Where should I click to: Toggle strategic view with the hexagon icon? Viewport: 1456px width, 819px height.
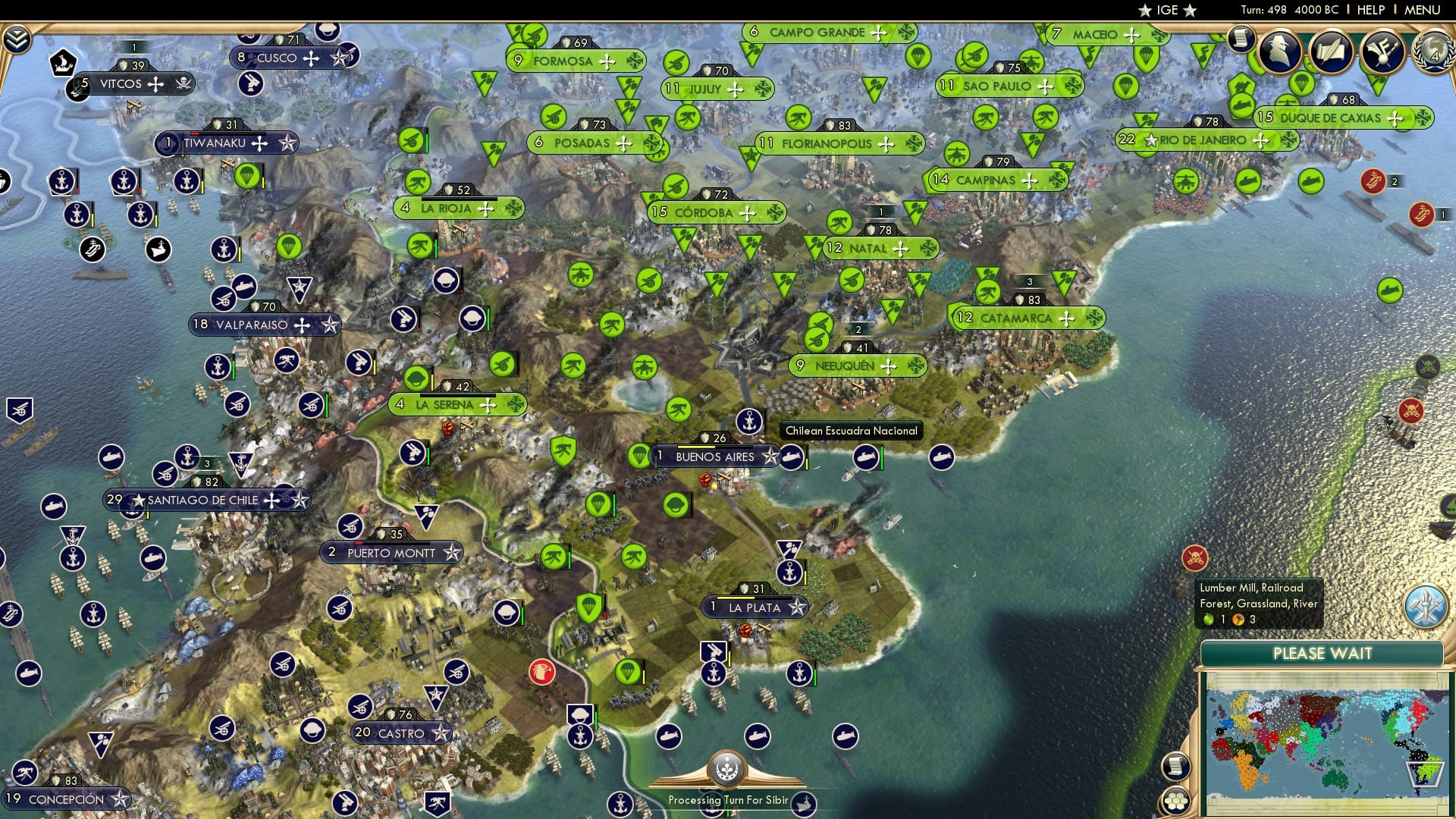click(1175, 802)
